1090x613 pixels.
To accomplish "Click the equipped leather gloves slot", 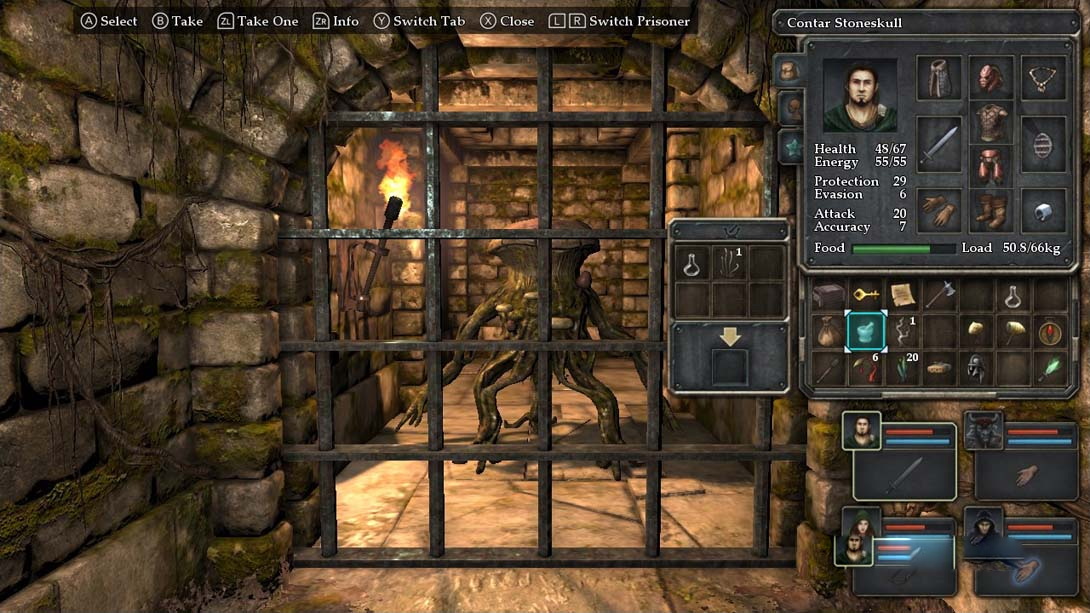I will 938,211.
